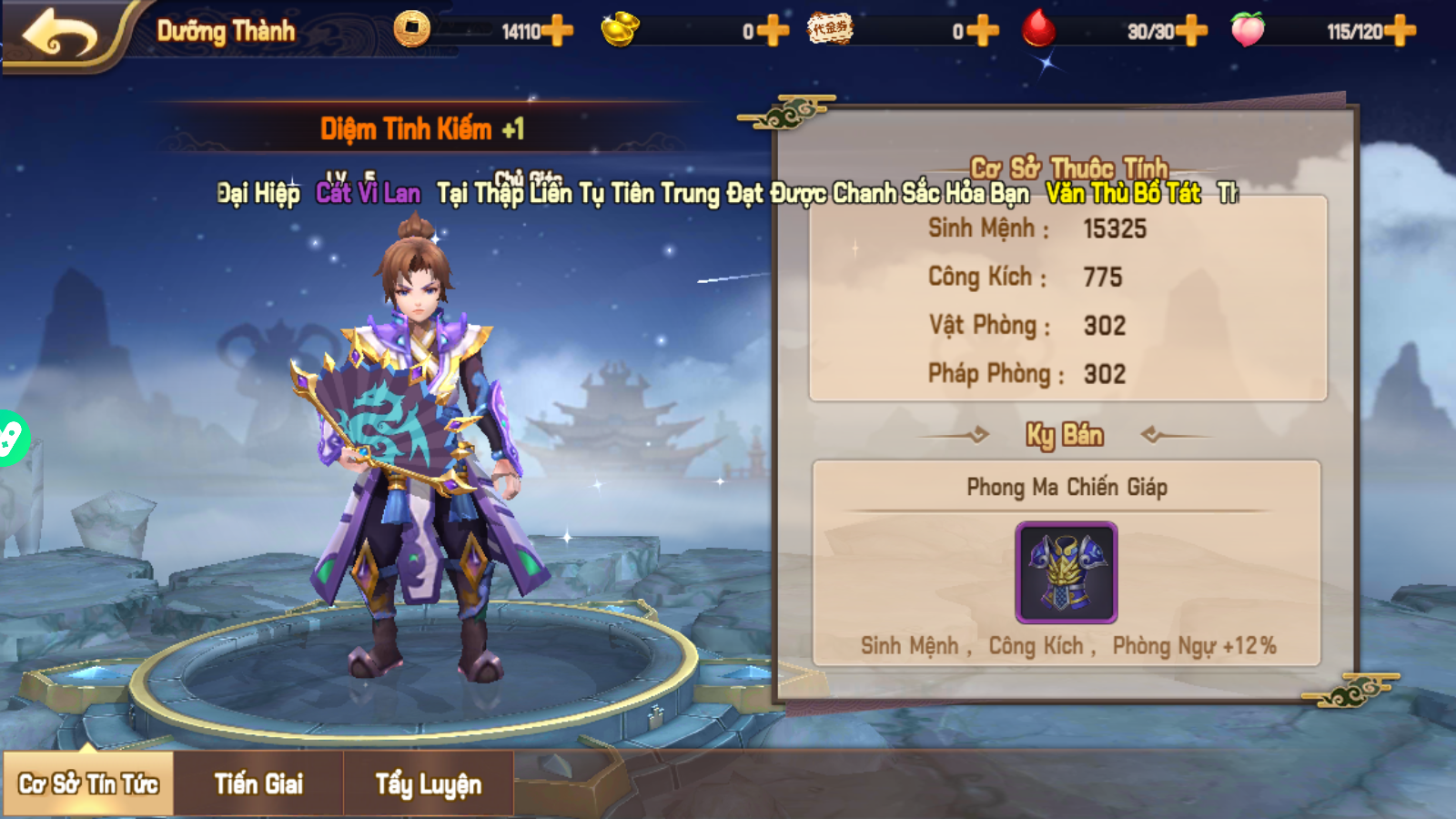1456x819 pixels.
Task: Go back with the return arrow
Action: (60, 35)
